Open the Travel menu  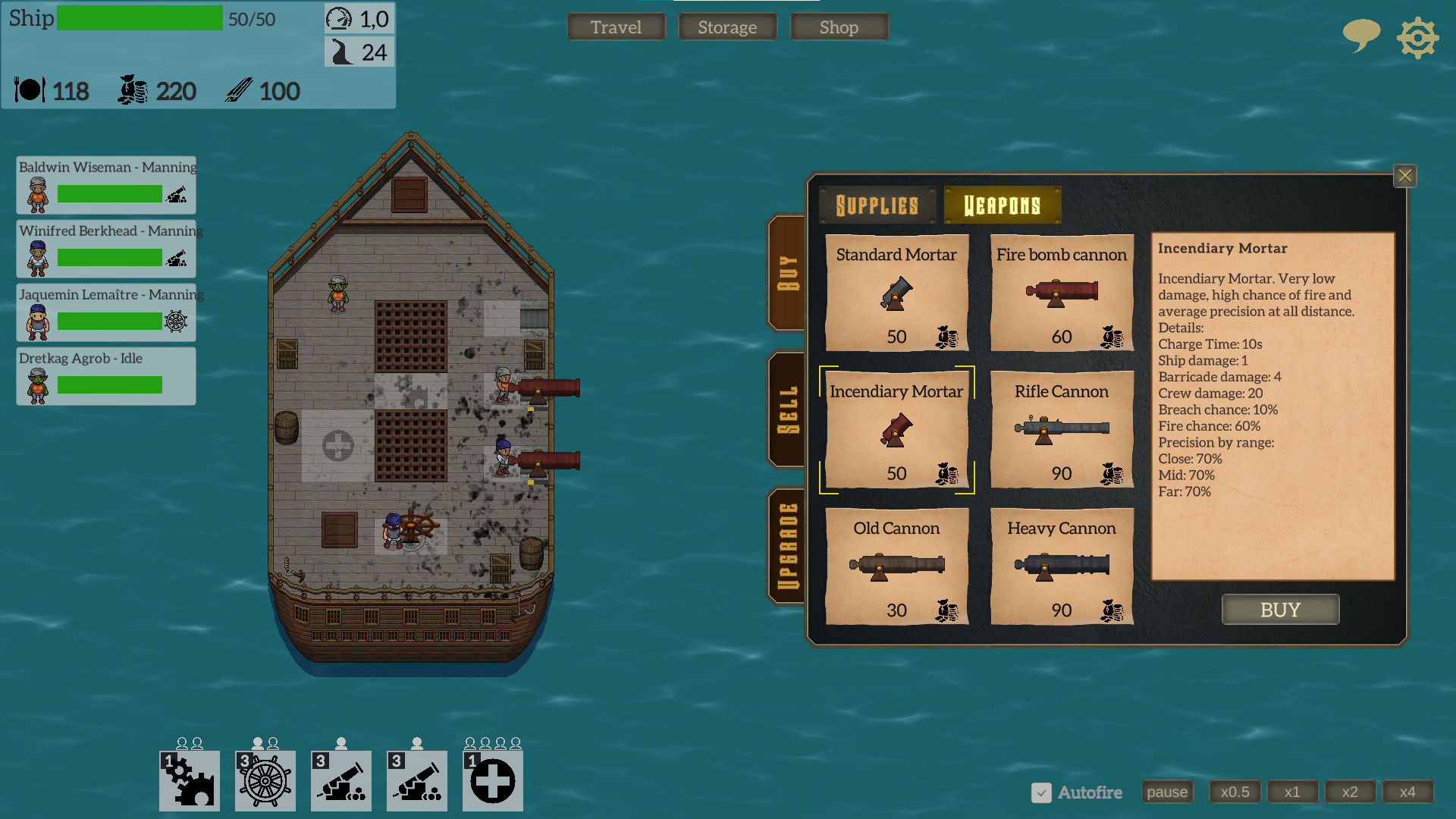point(616,27)
